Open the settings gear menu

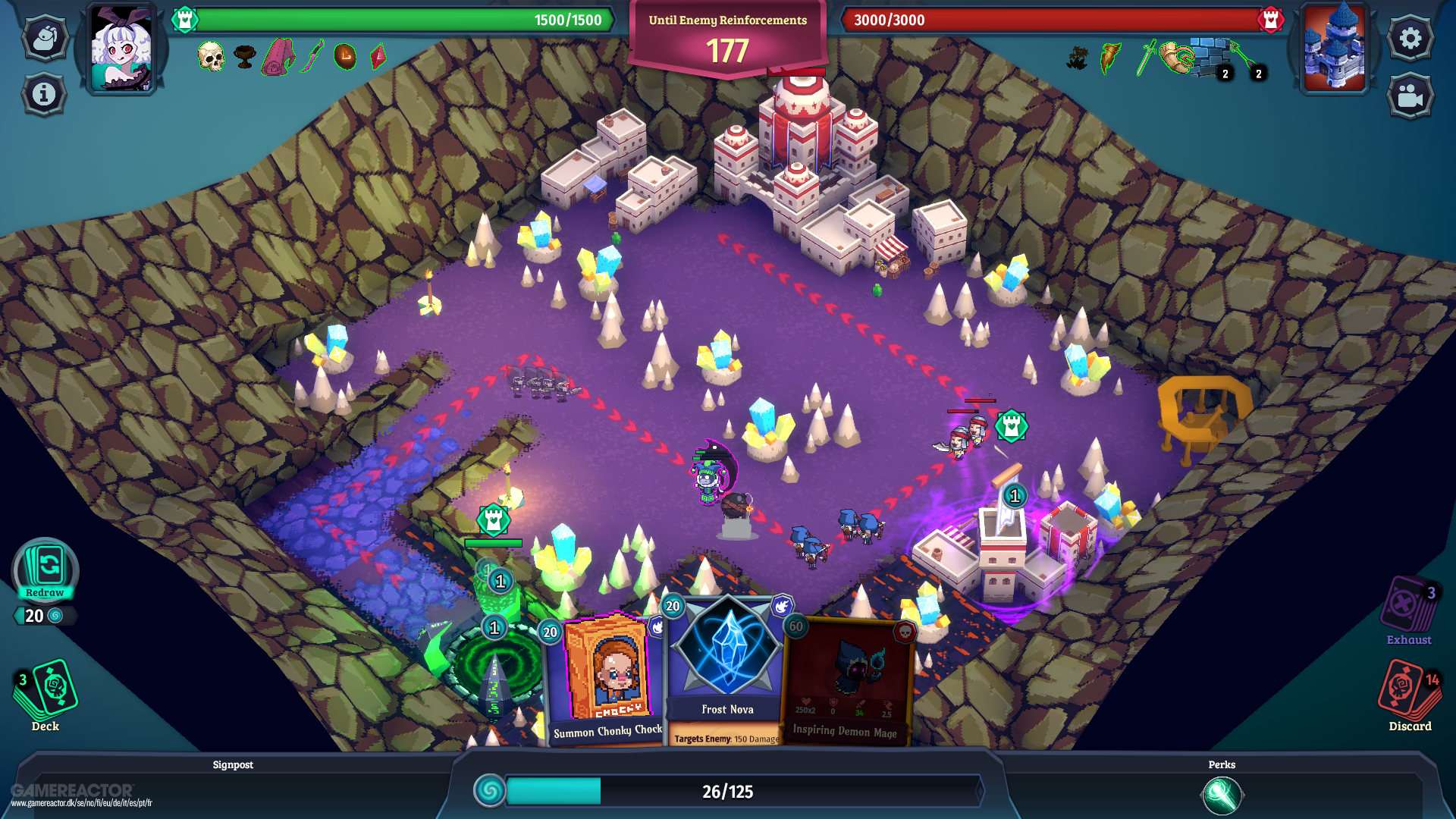pos(1410,38)
